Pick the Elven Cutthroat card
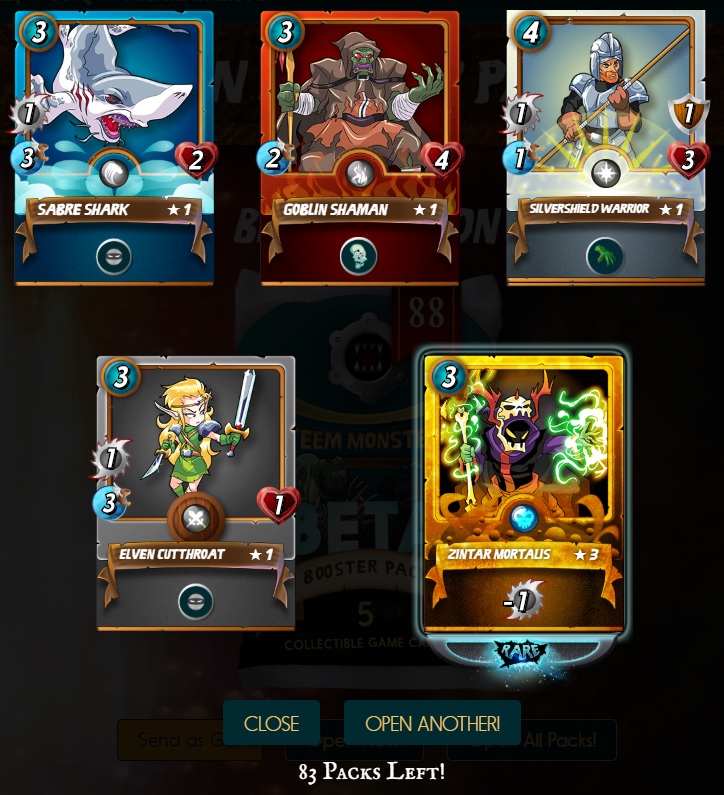 (196, 492)
